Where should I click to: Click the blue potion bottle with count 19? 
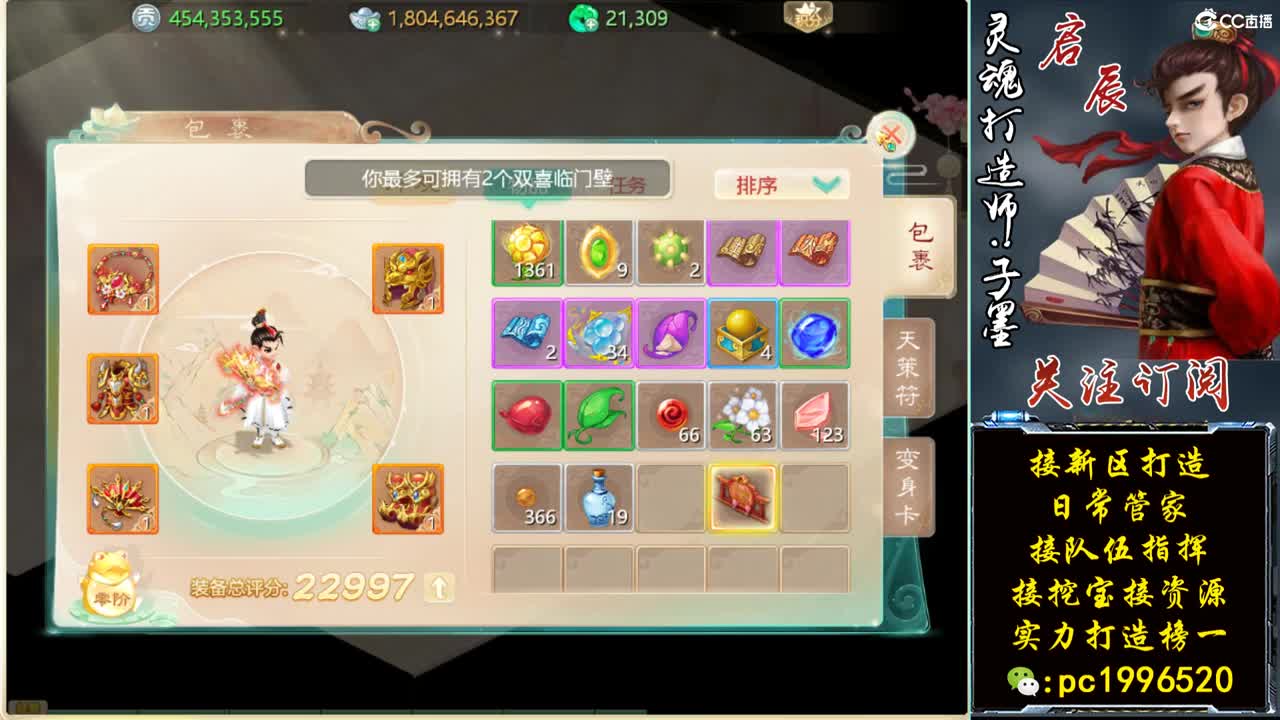click(599, 497)
